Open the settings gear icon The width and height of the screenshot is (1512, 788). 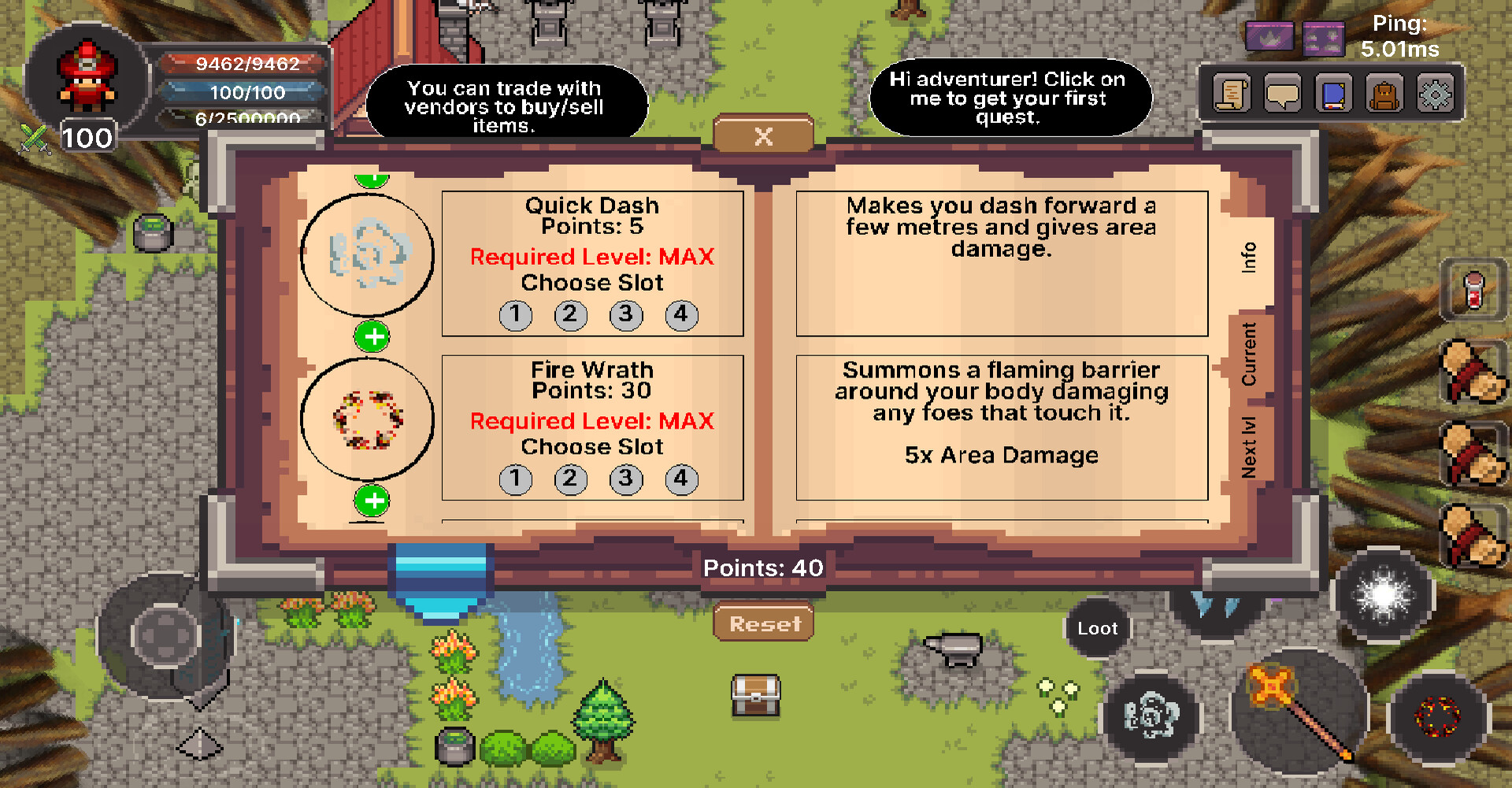click(1438, 92)
